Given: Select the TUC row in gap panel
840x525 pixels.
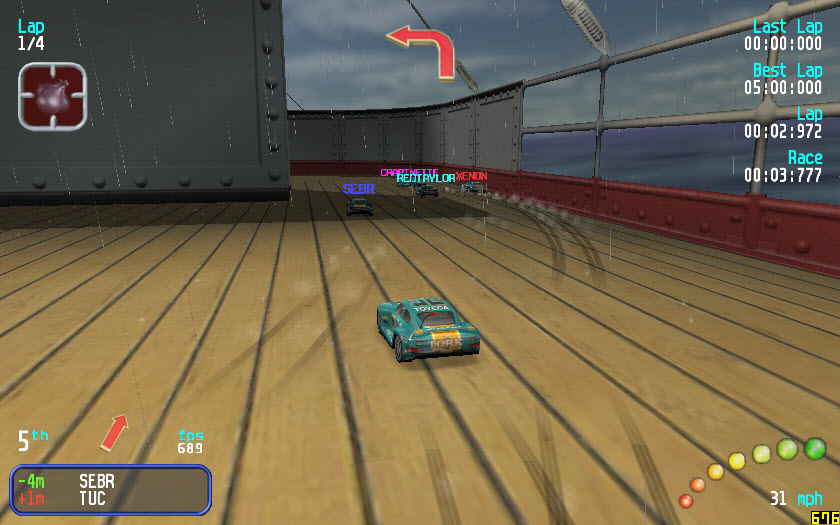Looking at the screenshot, I should [110, 498].
